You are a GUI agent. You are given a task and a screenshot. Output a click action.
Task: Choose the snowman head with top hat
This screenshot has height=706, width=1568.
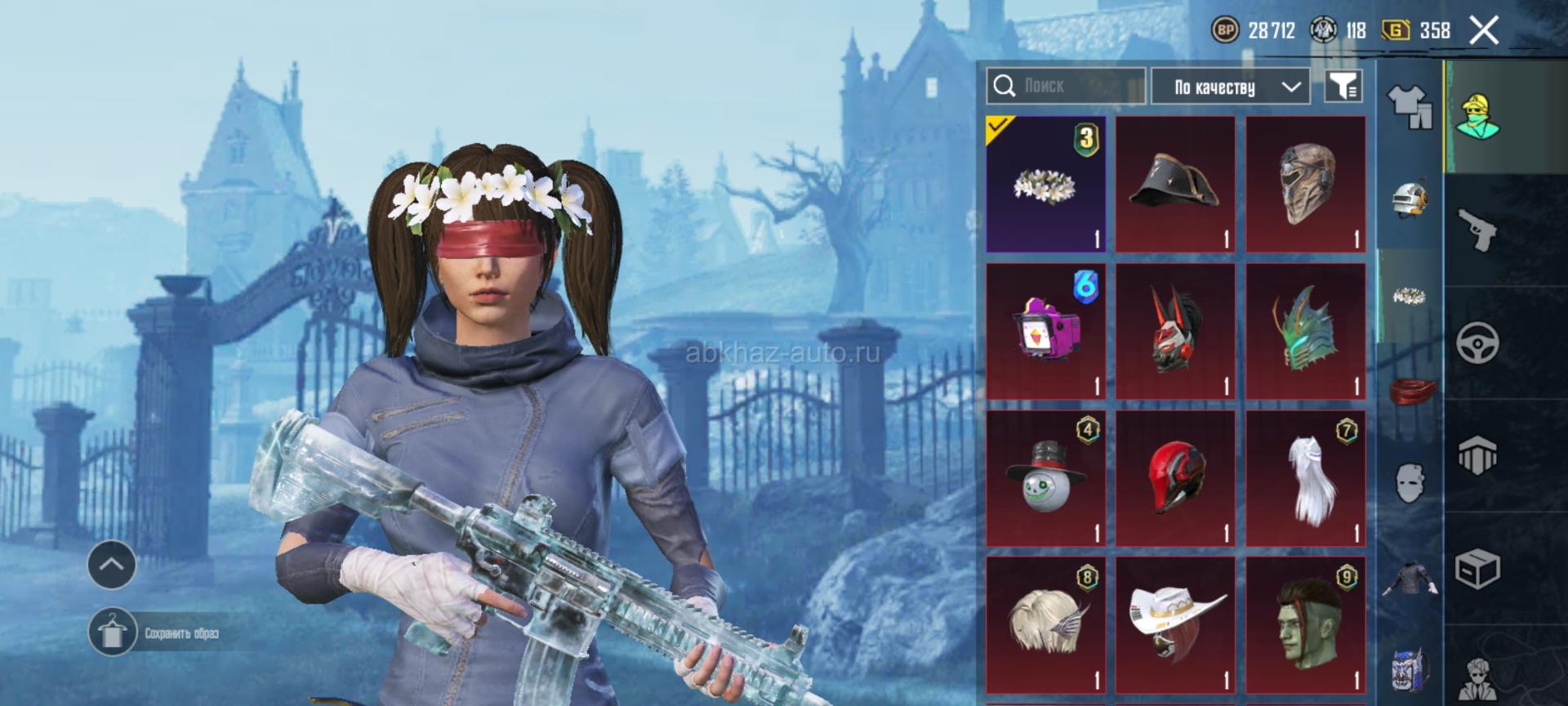tap(1045, 478)
